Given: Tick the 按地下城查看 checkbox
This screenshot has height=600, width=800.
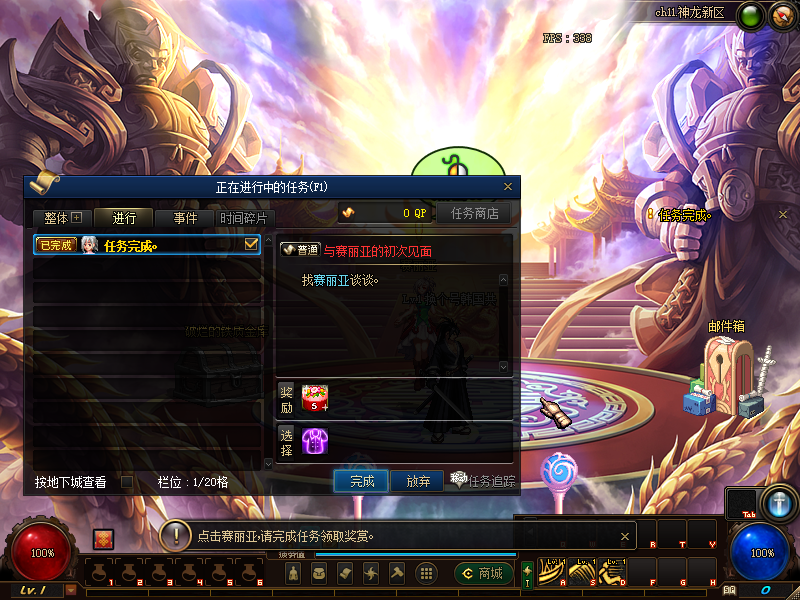Looking at the screenshot, I should tap(127, 482).
